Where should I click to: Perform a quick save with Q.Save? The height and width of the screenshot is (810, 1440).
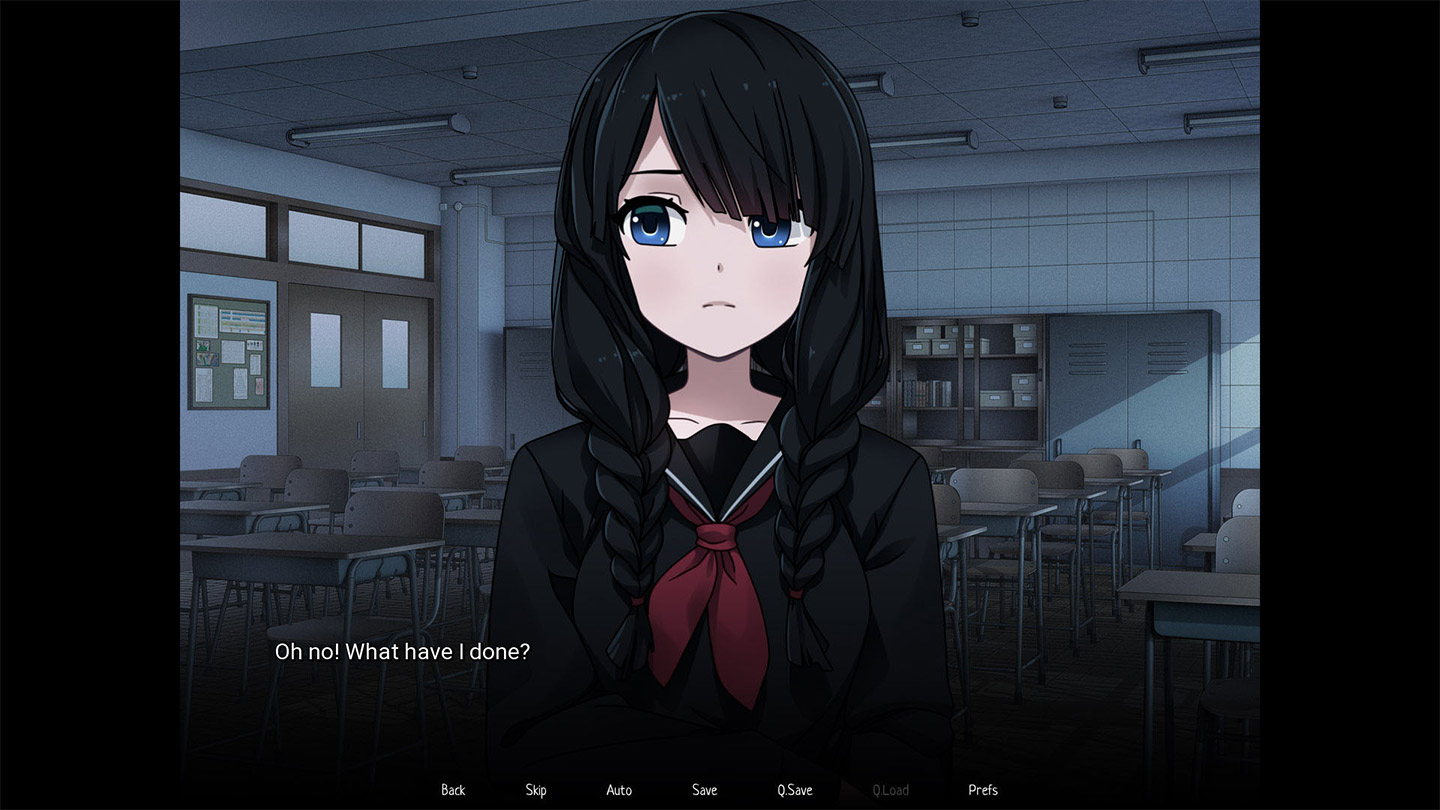(x=793, y=790)
